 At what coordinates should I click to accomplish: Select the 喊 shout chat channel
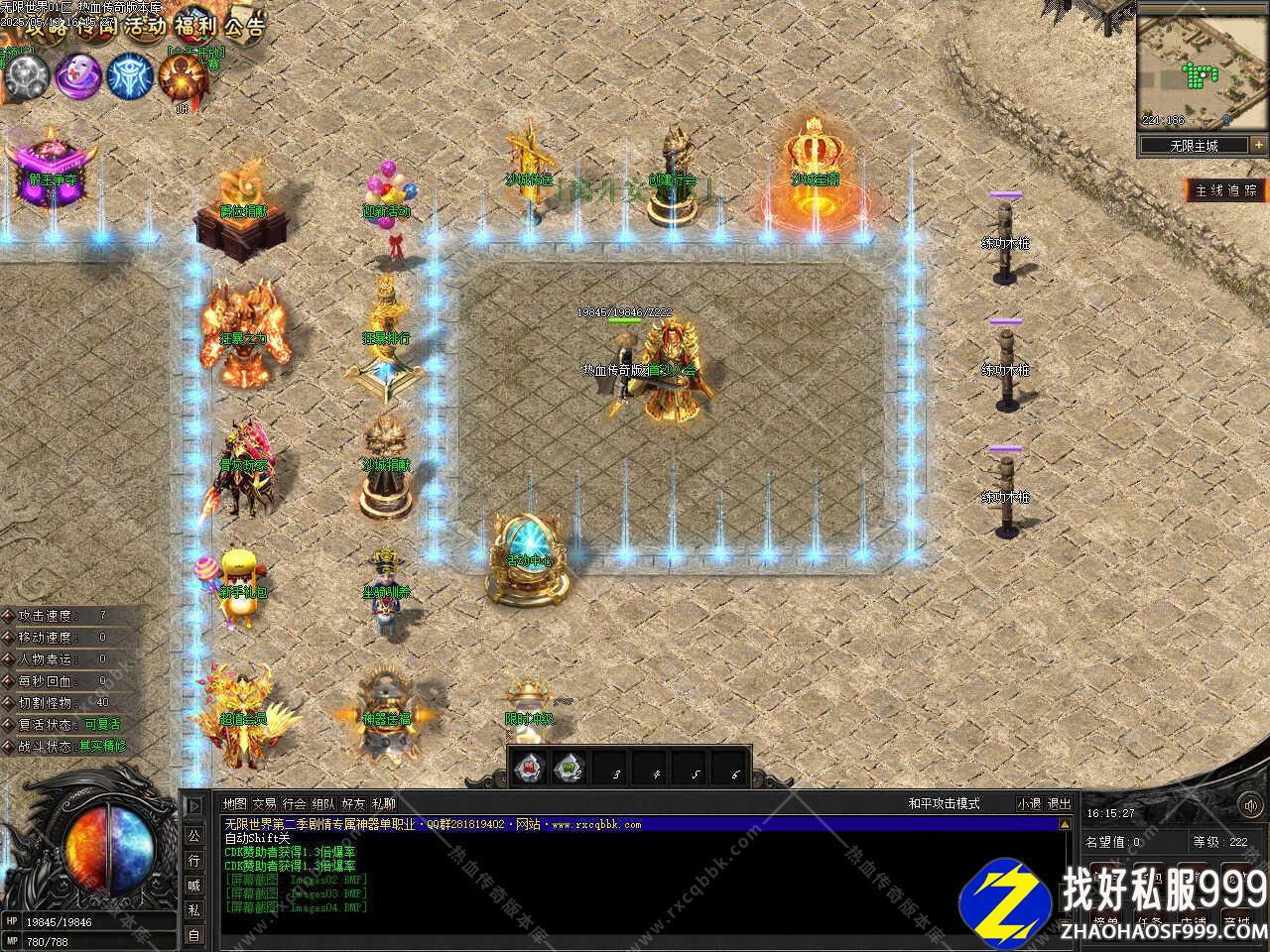[193, 885]
